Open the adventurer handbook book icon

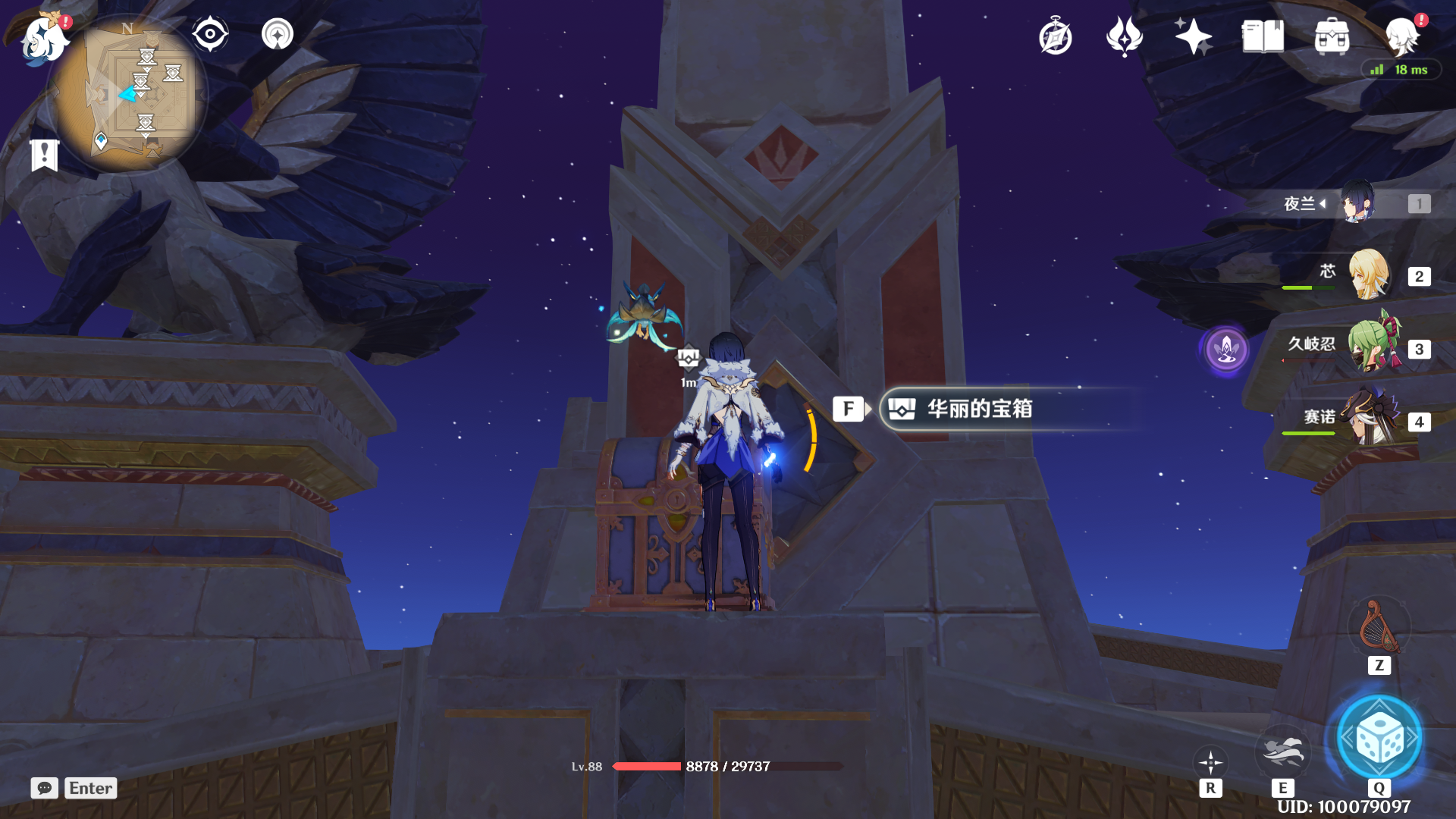pos(1263,36)
